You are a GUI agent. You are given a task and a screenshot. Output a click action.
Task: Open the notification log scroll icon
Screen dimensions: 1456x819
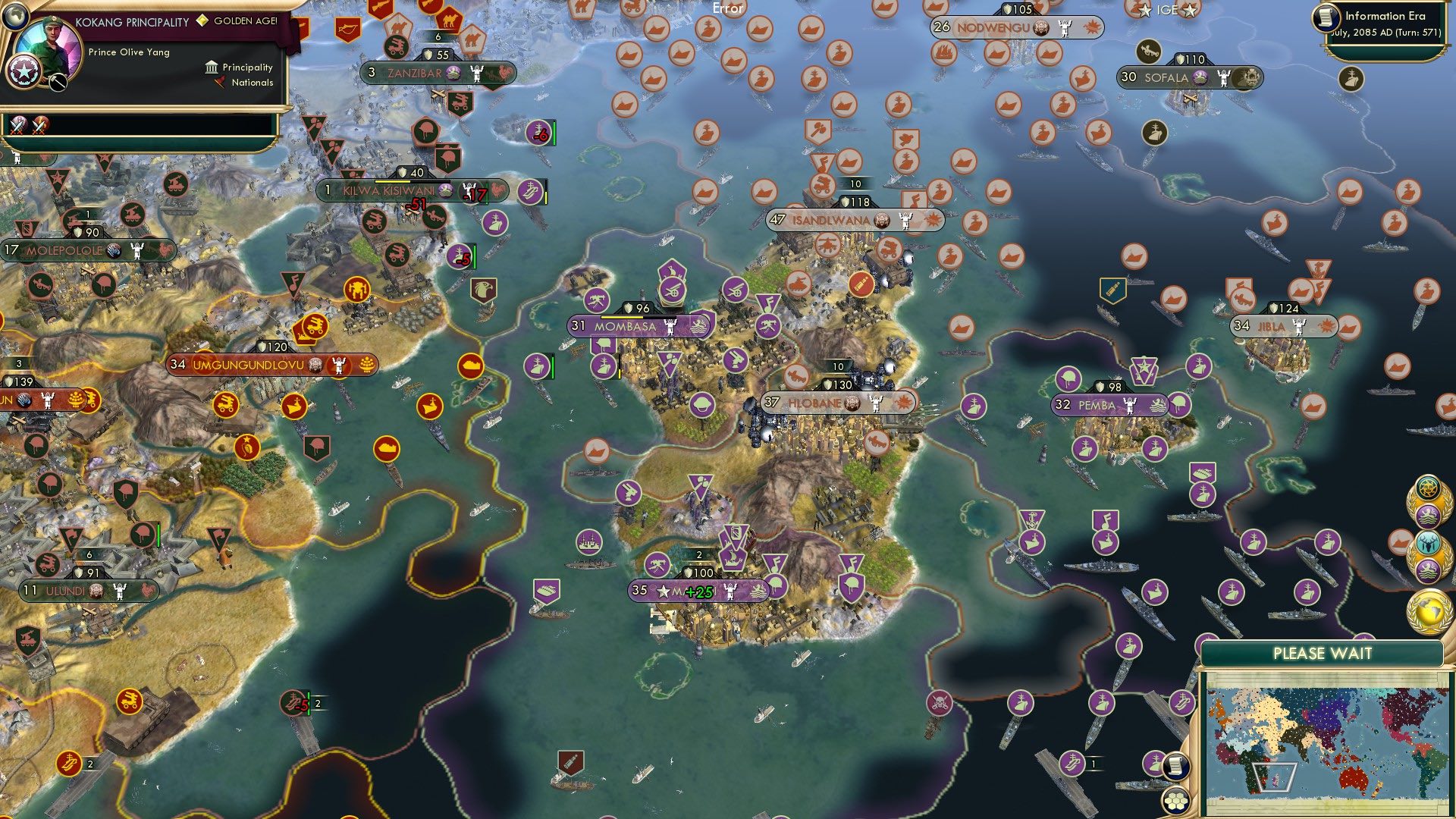pos(1176,766)
